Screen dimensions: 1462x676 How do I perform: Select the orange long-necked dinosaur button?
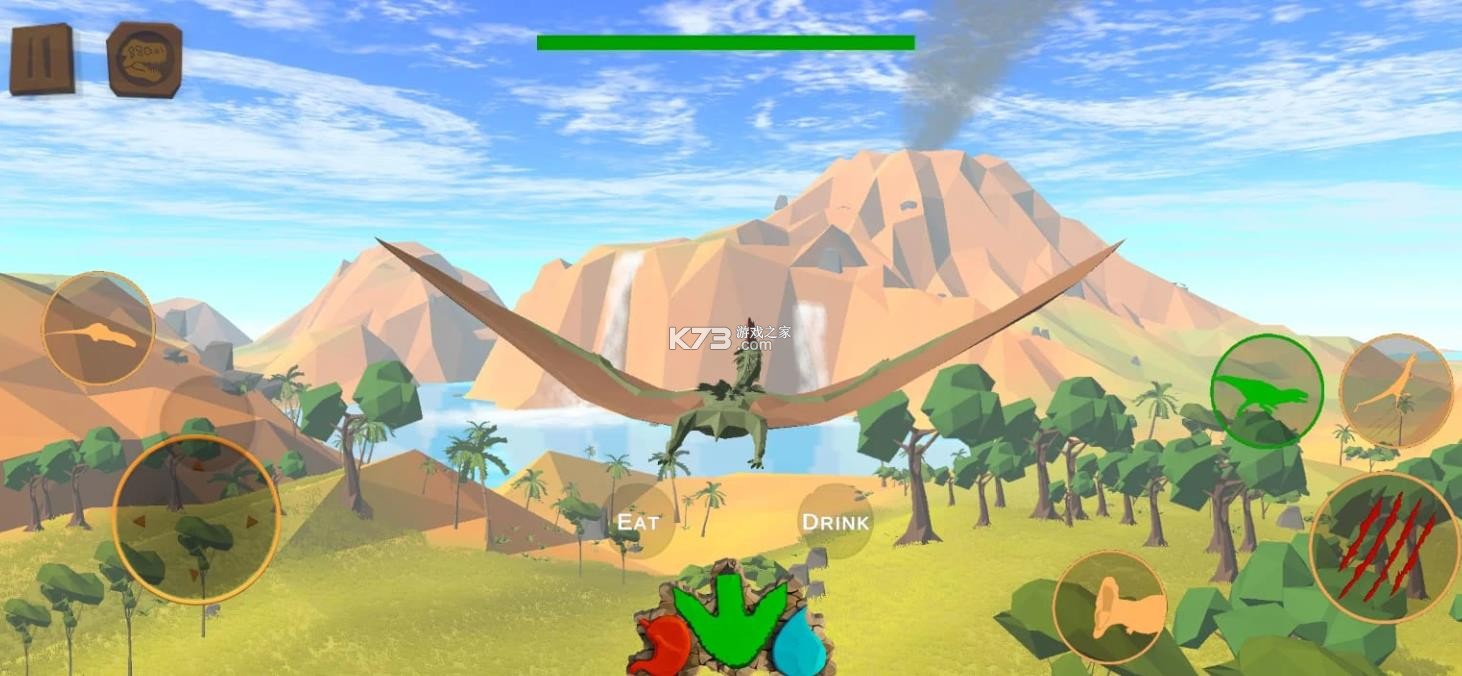(1395, 390)
